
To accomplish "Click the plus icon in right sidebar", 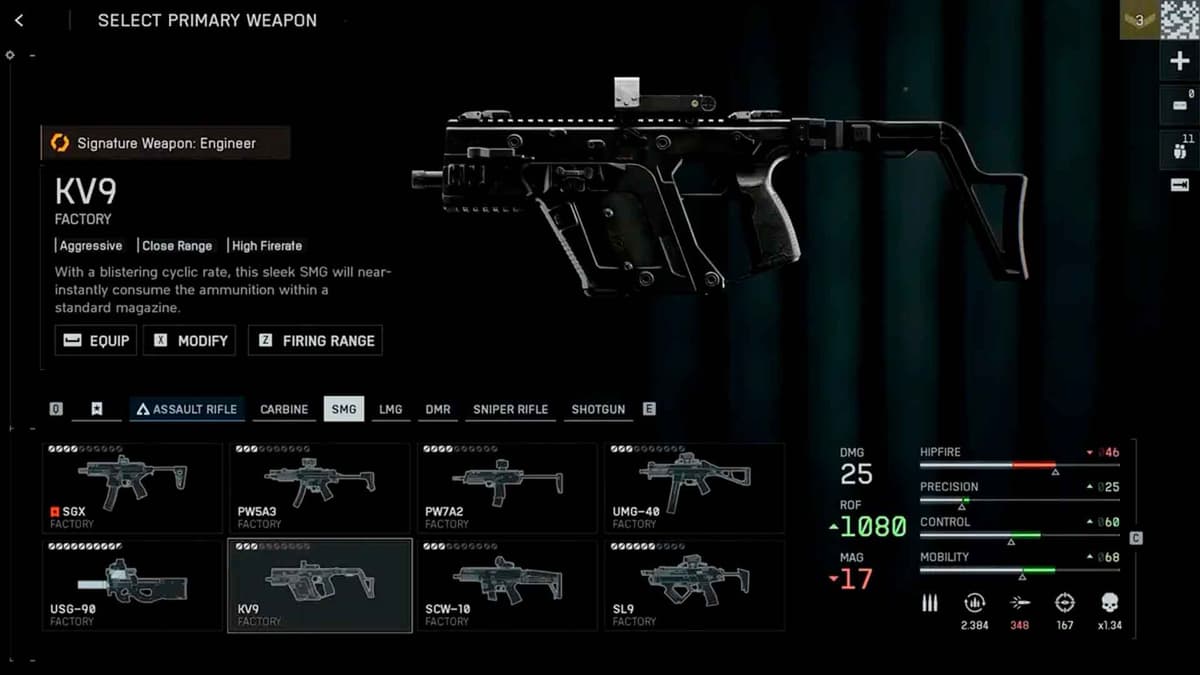I will [x=1180, y=62].
